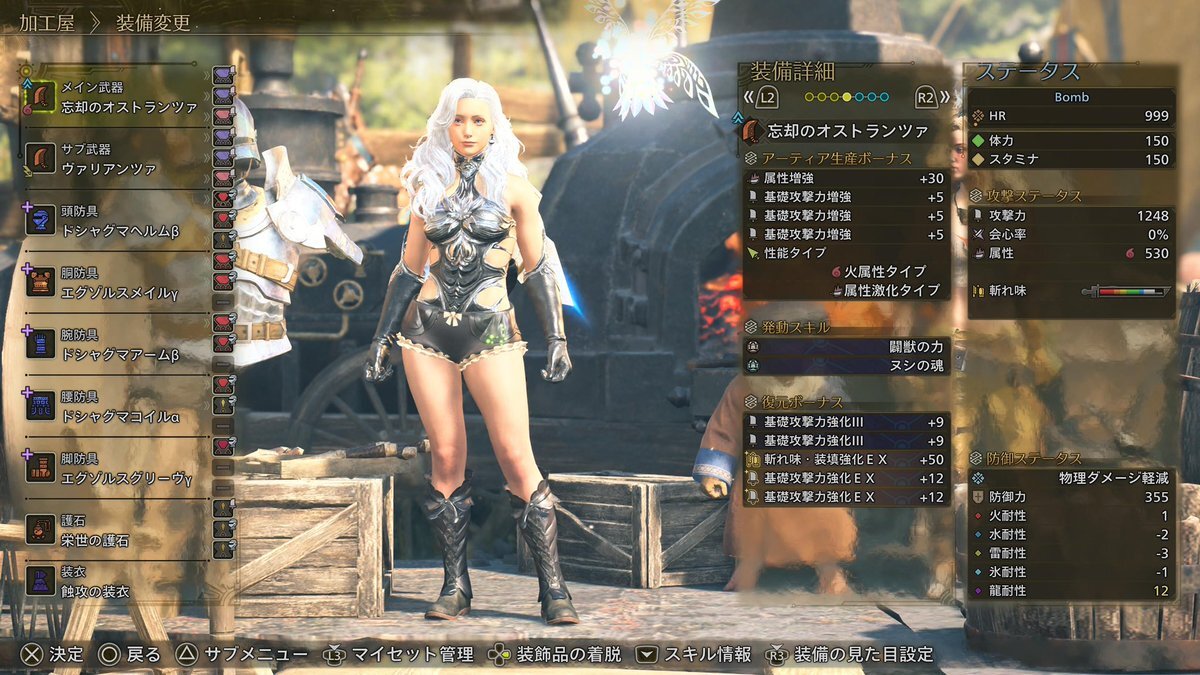Open the ヌシの魂 active skill entry
Screen dimensions: 1200x675
tap(846, 366)
